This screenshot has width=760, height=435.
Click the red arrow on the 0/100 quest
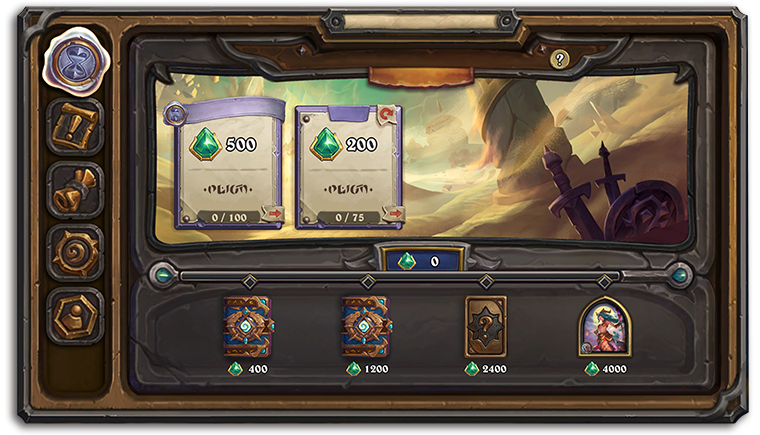point(272,213)
